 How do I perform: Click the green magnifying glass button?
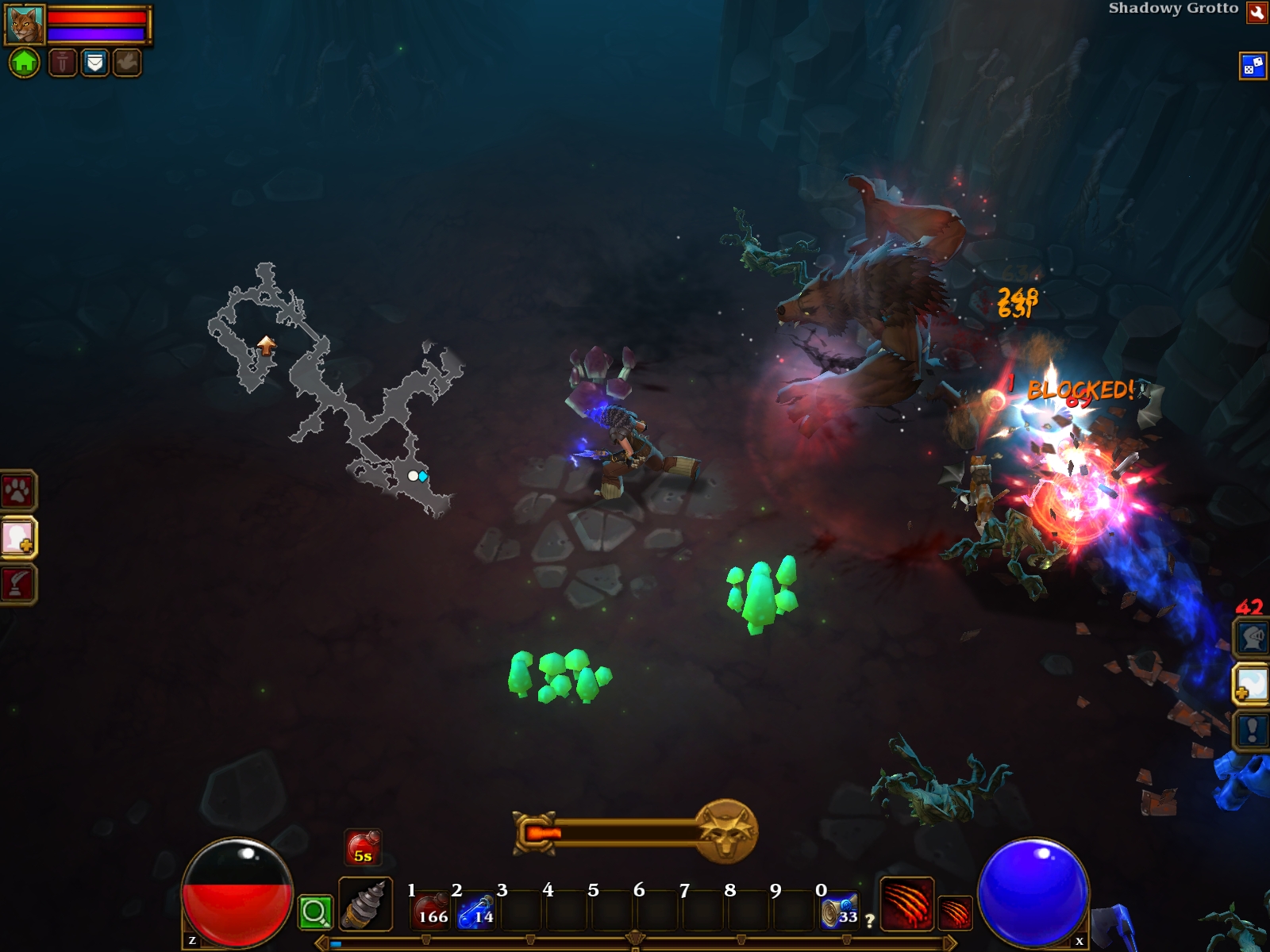pyautogui.click(x=315, y=912)
